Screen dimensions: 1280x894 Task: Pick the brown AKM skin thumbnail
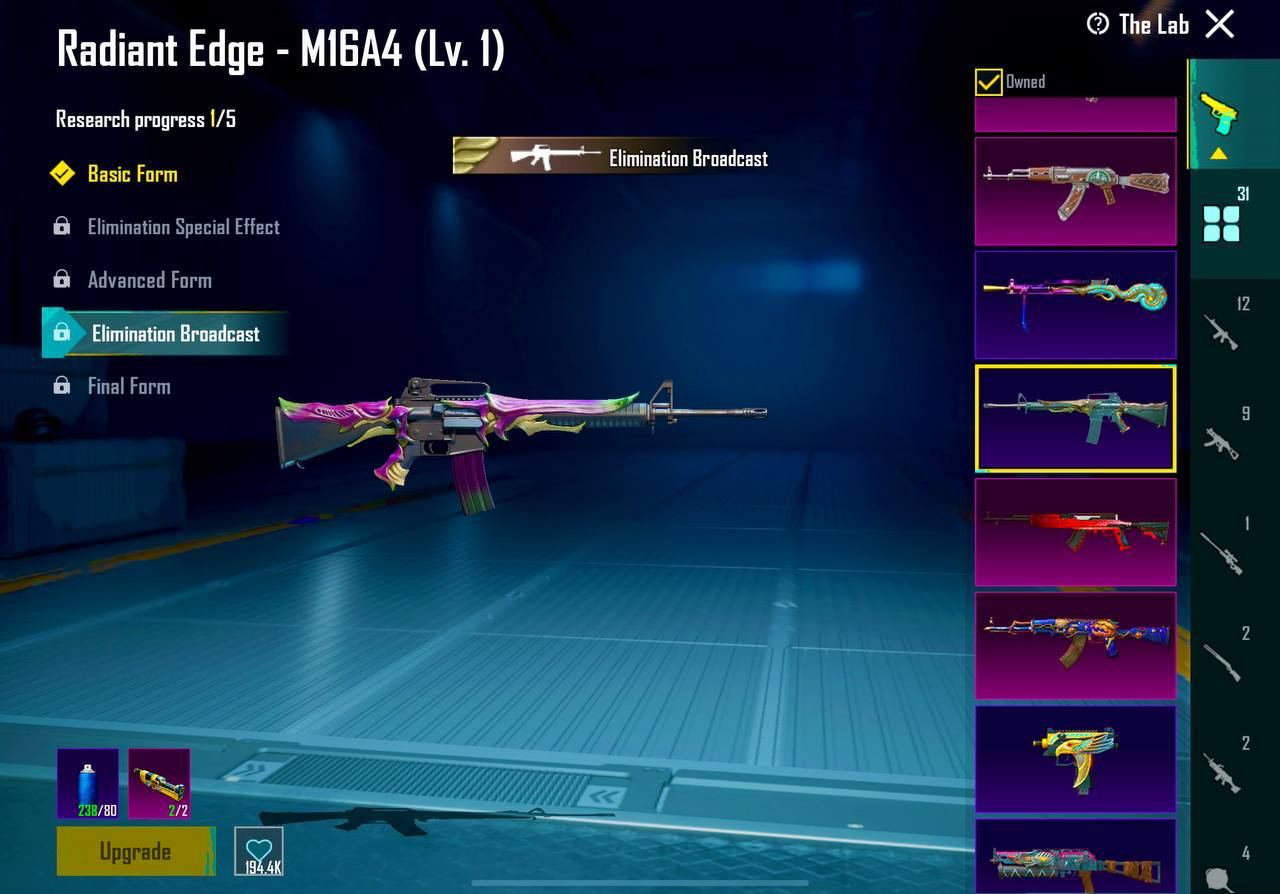1075,191
